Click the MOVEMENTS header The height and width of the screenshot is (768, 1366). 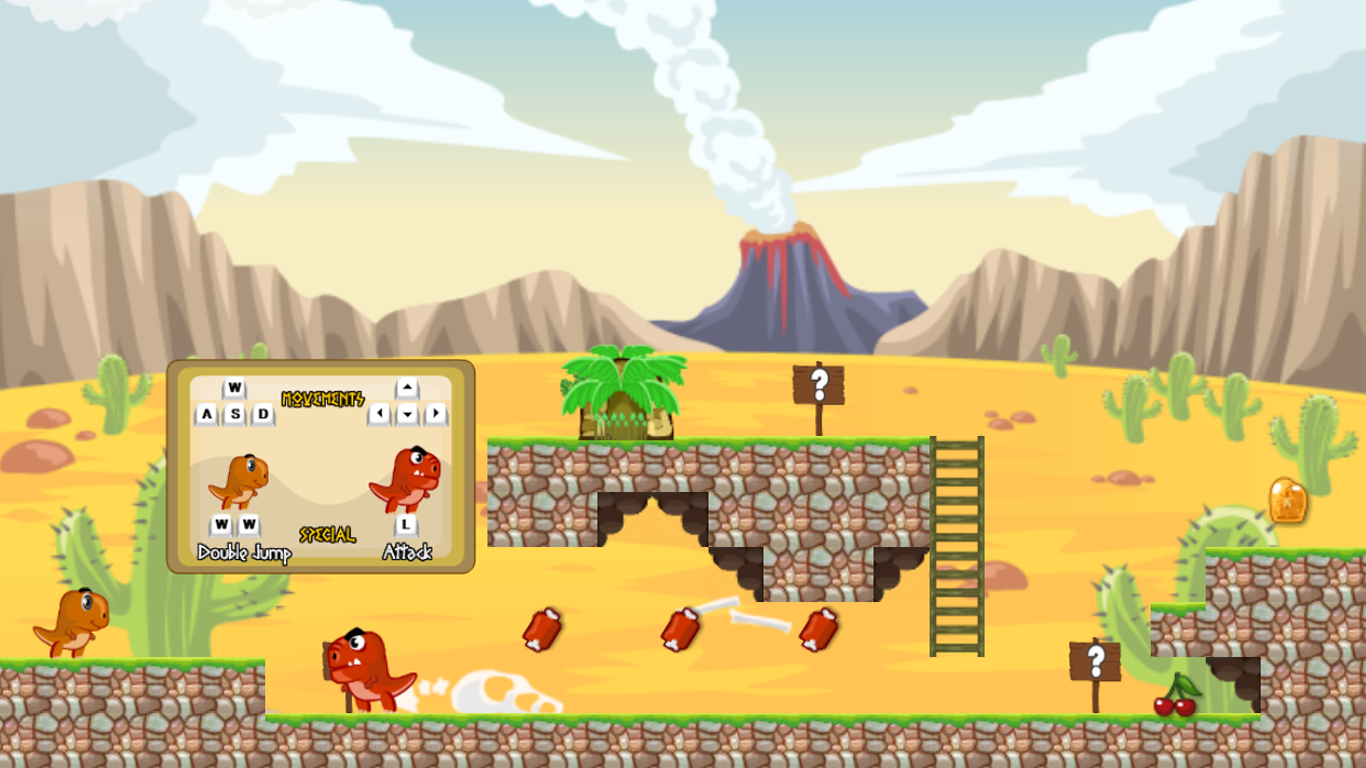point(325,398)
